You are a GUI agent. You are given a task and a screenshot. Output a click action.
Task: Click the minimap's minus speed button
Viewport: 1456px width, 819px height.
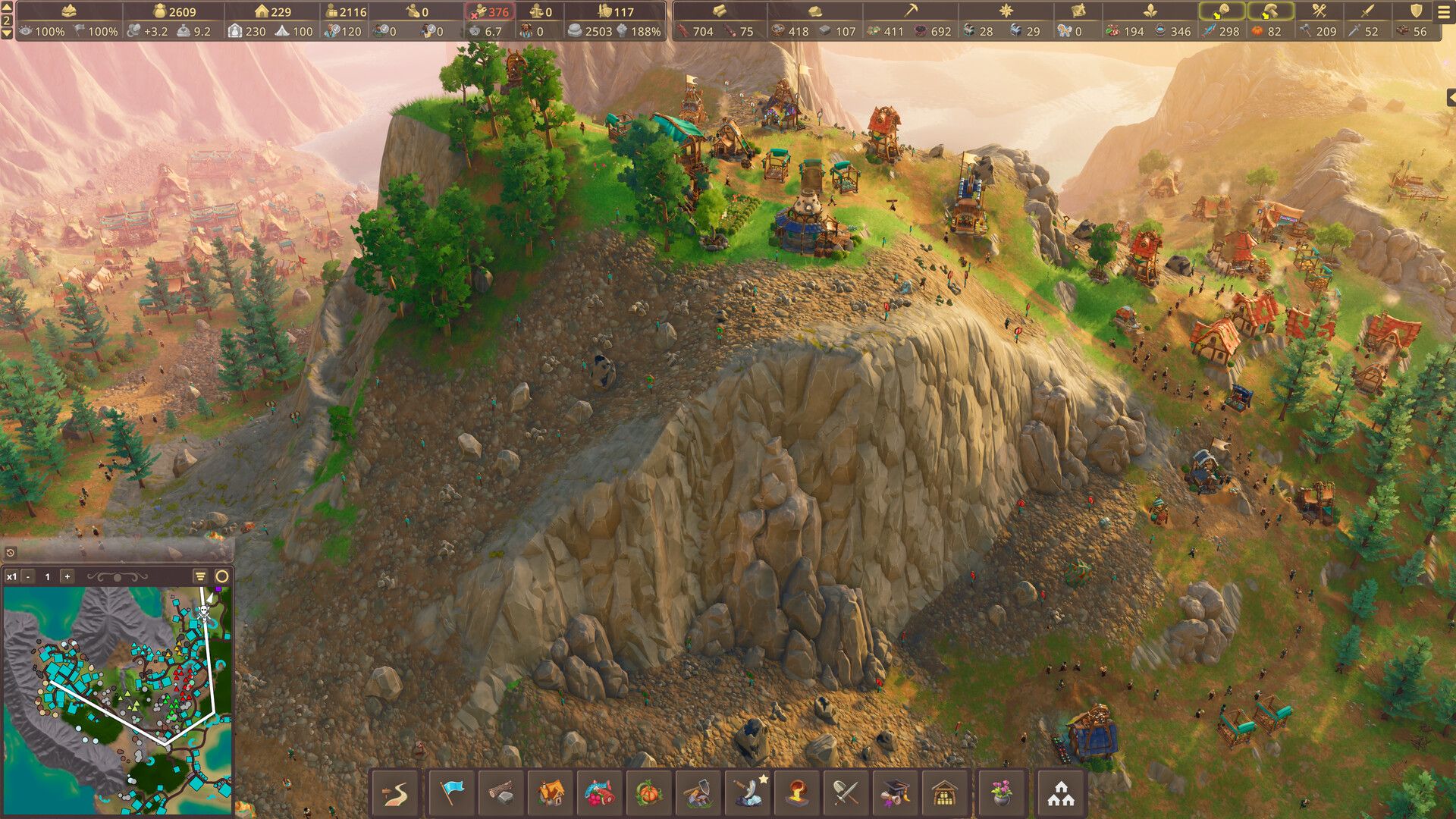tap(28, 577)
